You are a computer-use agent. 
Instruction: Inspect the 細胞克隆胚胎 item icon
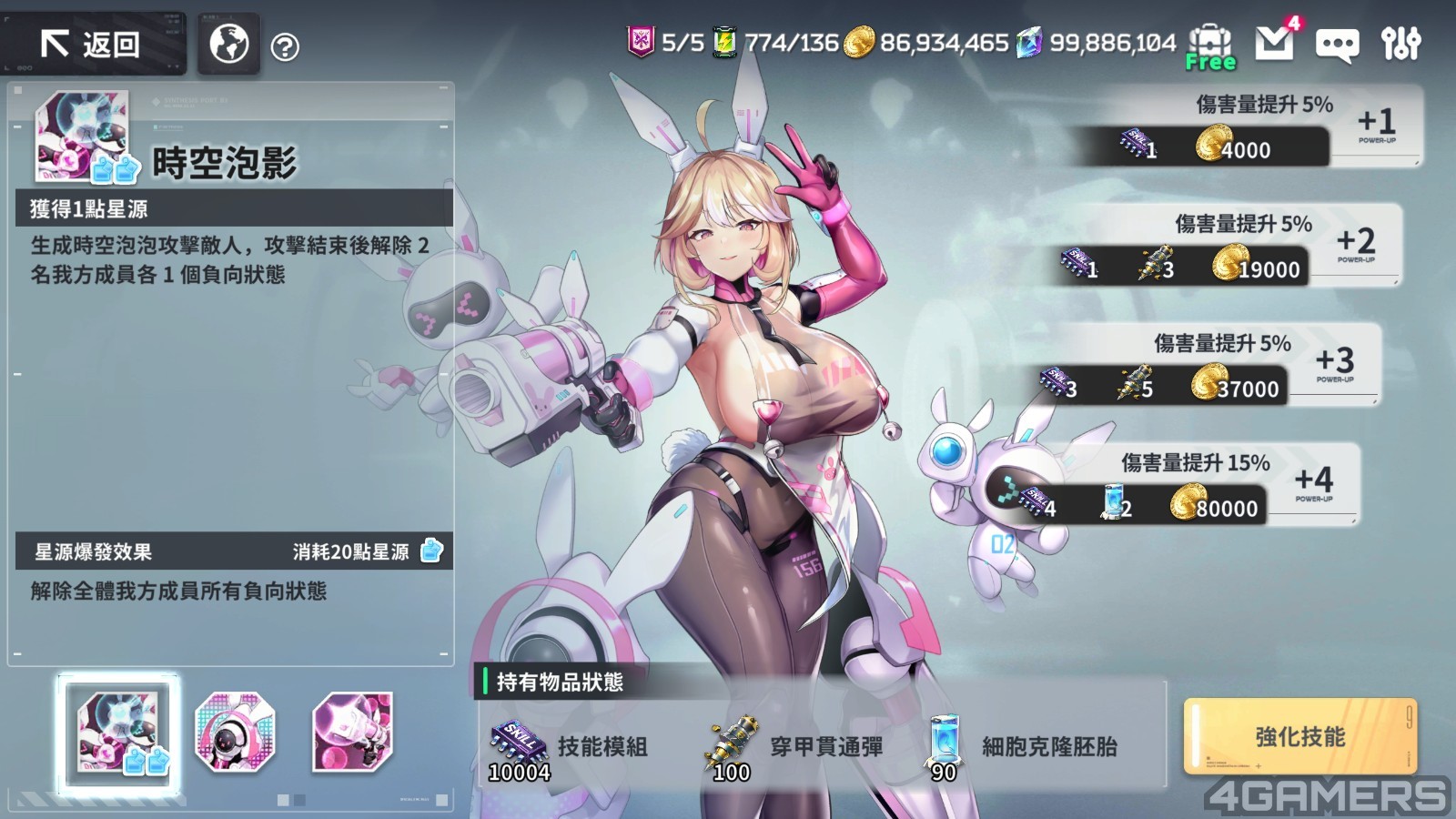[x=945, y=742]
